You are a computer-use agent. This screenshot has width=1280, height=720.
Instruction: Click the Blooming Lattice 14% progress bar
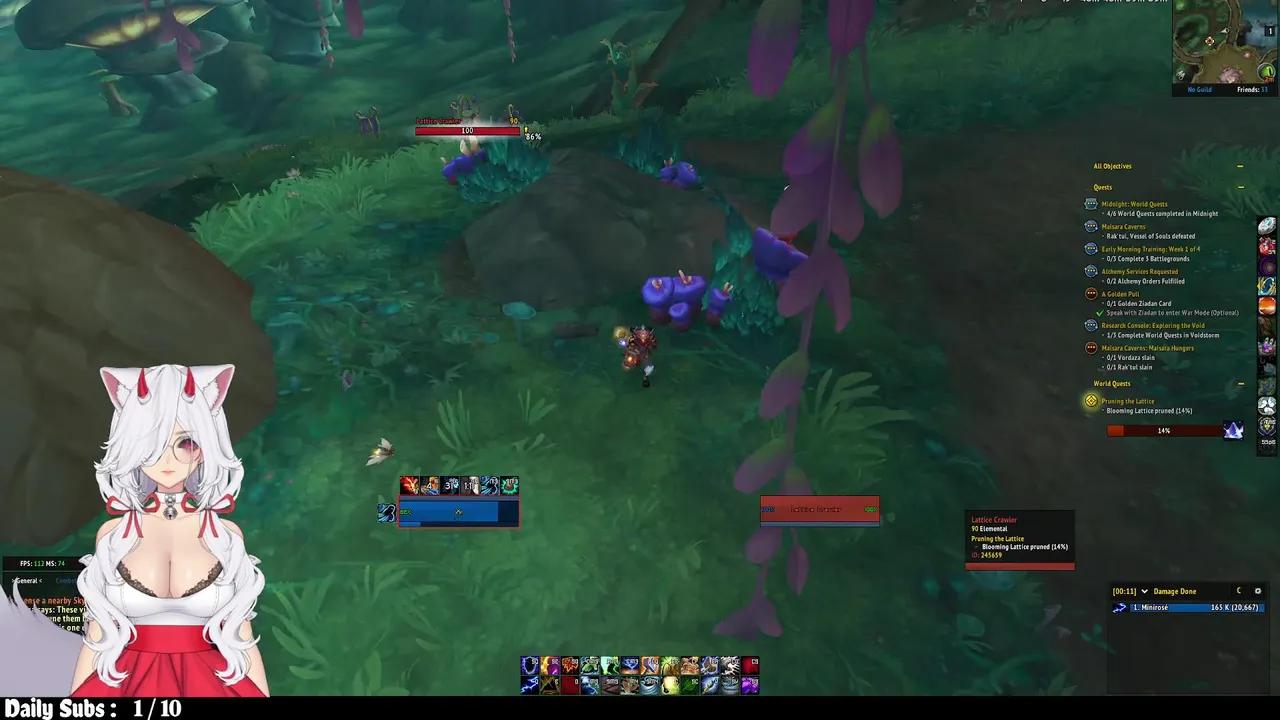pyautogui.click(x=1164, y=430)
